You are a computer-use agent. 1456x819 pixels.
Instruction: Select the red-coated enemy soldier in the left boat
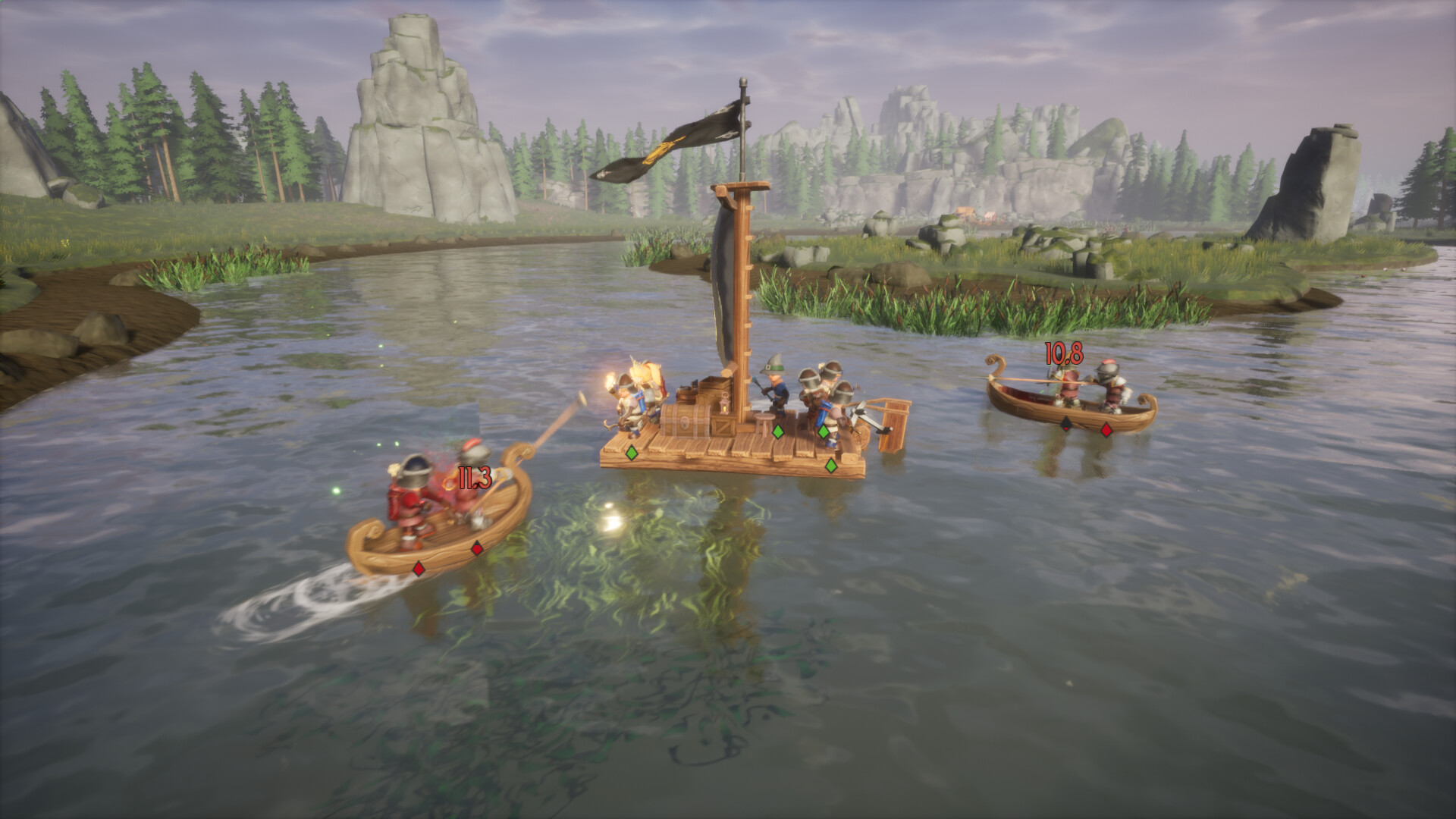pos(409,500)
